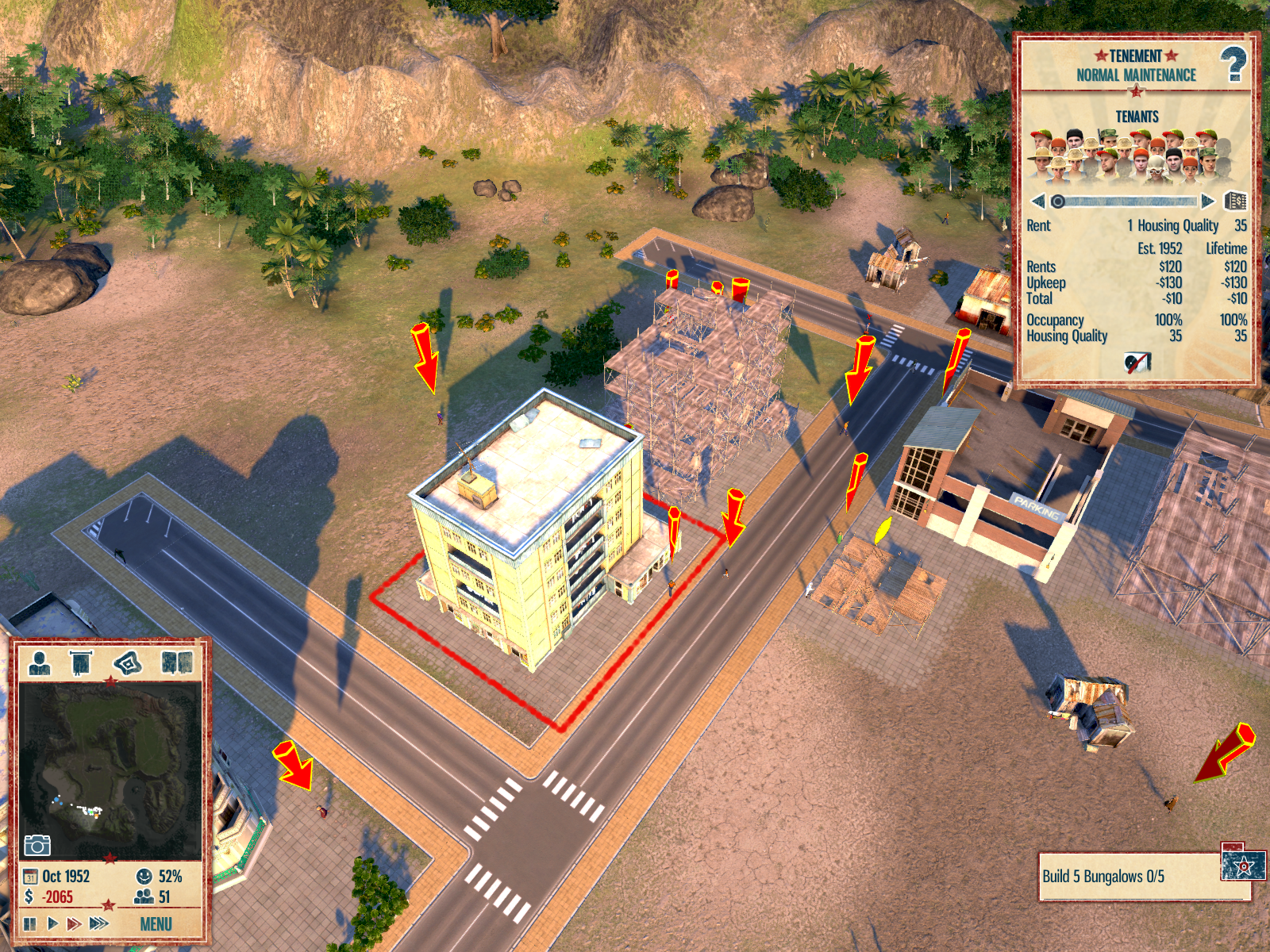Open the almanac book icon

click(177, 662)
